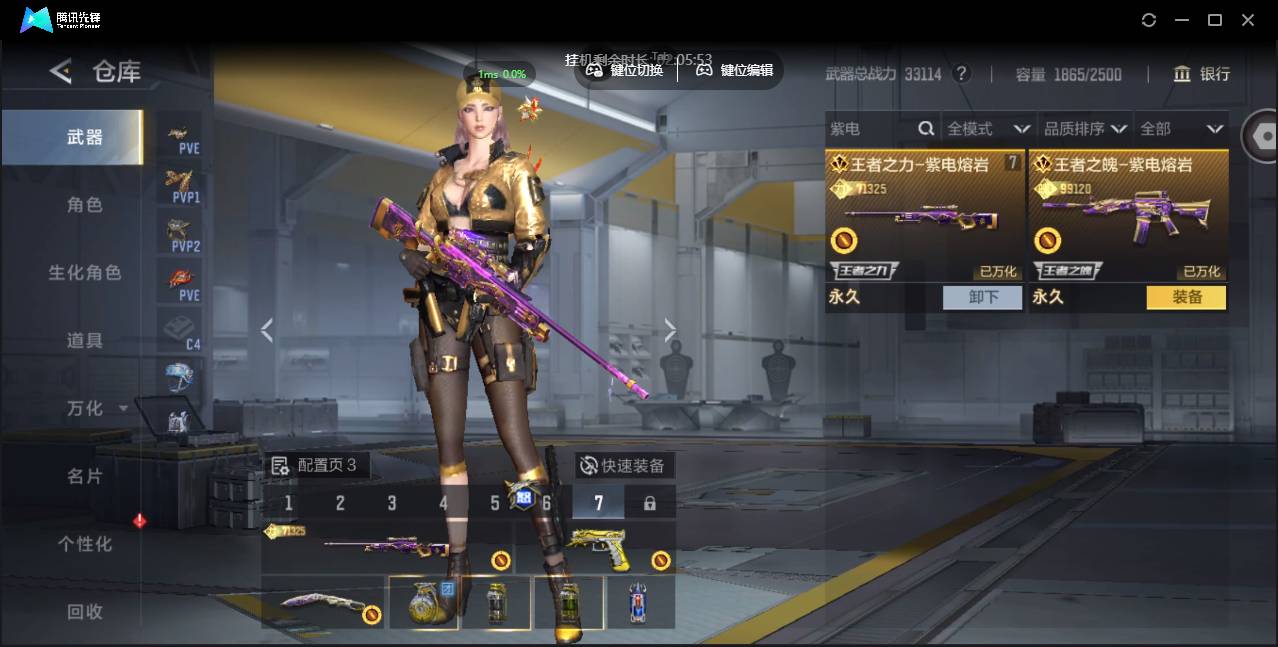
Task: Switch to the 生化角色 tab
Action: [x=85, y=273]
